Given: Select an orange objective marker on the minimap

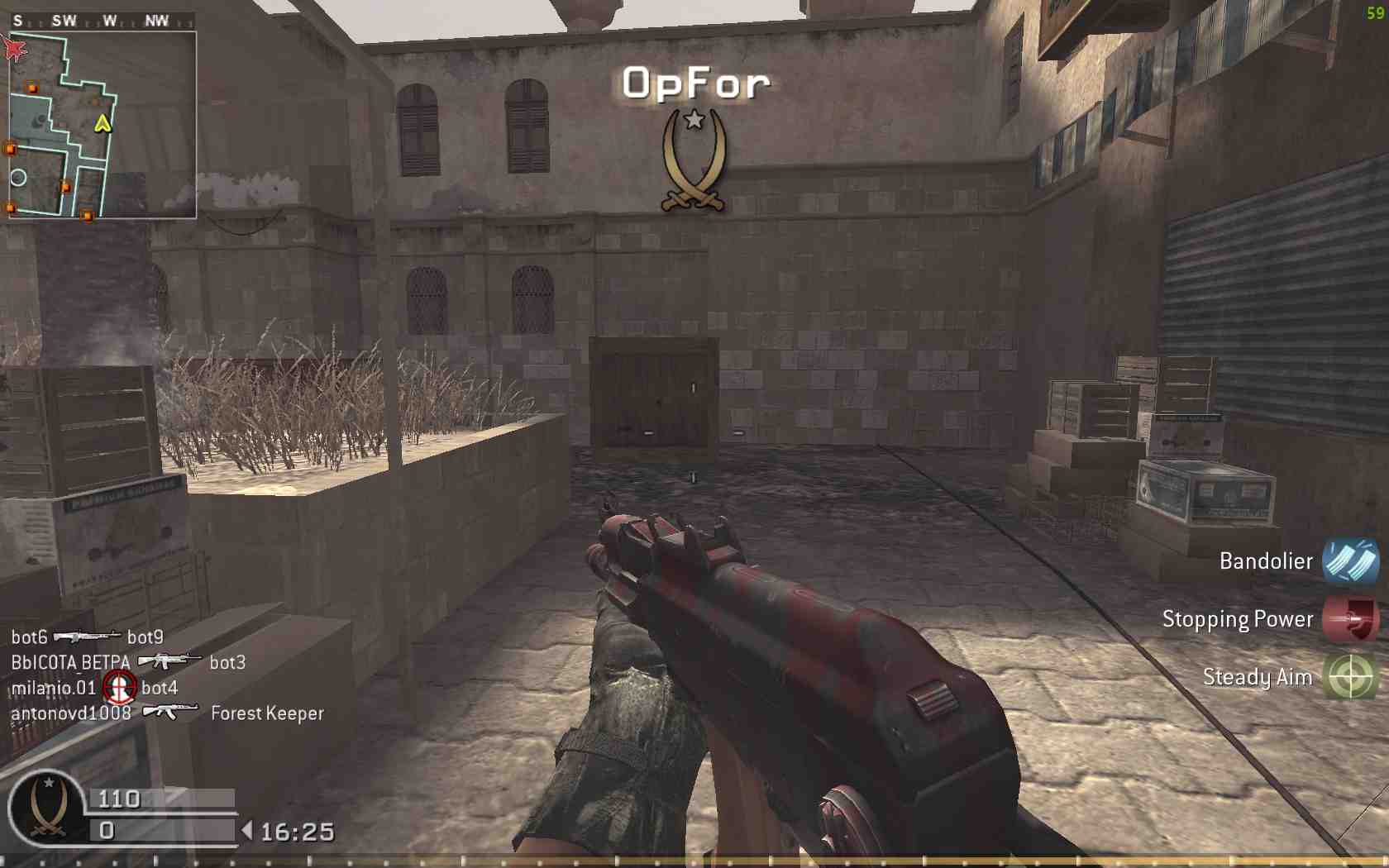Looking at the screenshot, I should coord(33,85).
